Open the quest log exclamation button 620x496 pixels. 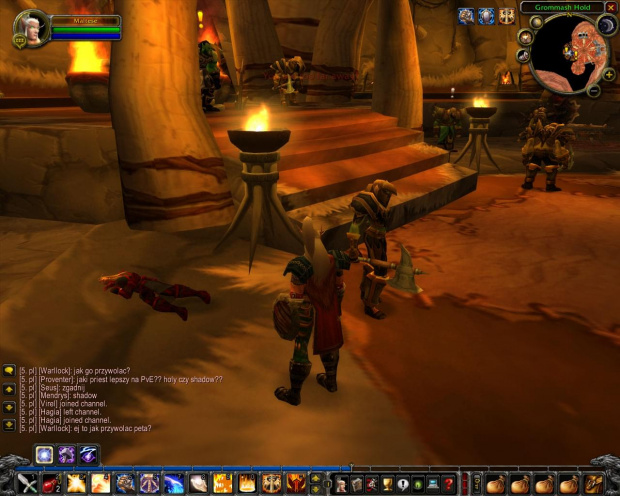point(402,484)
